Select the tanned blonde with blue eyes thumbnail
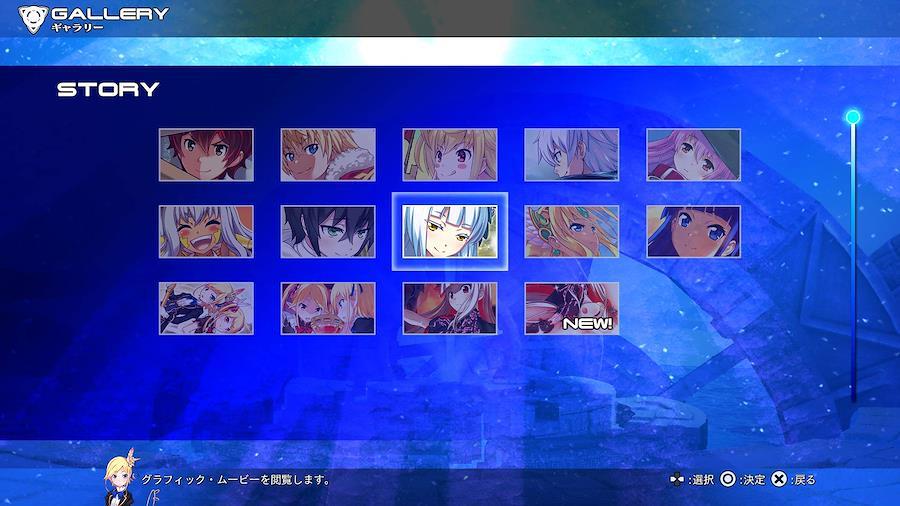Image resolution: width=900 pixels, height=506 pixels. coord(328,155)
